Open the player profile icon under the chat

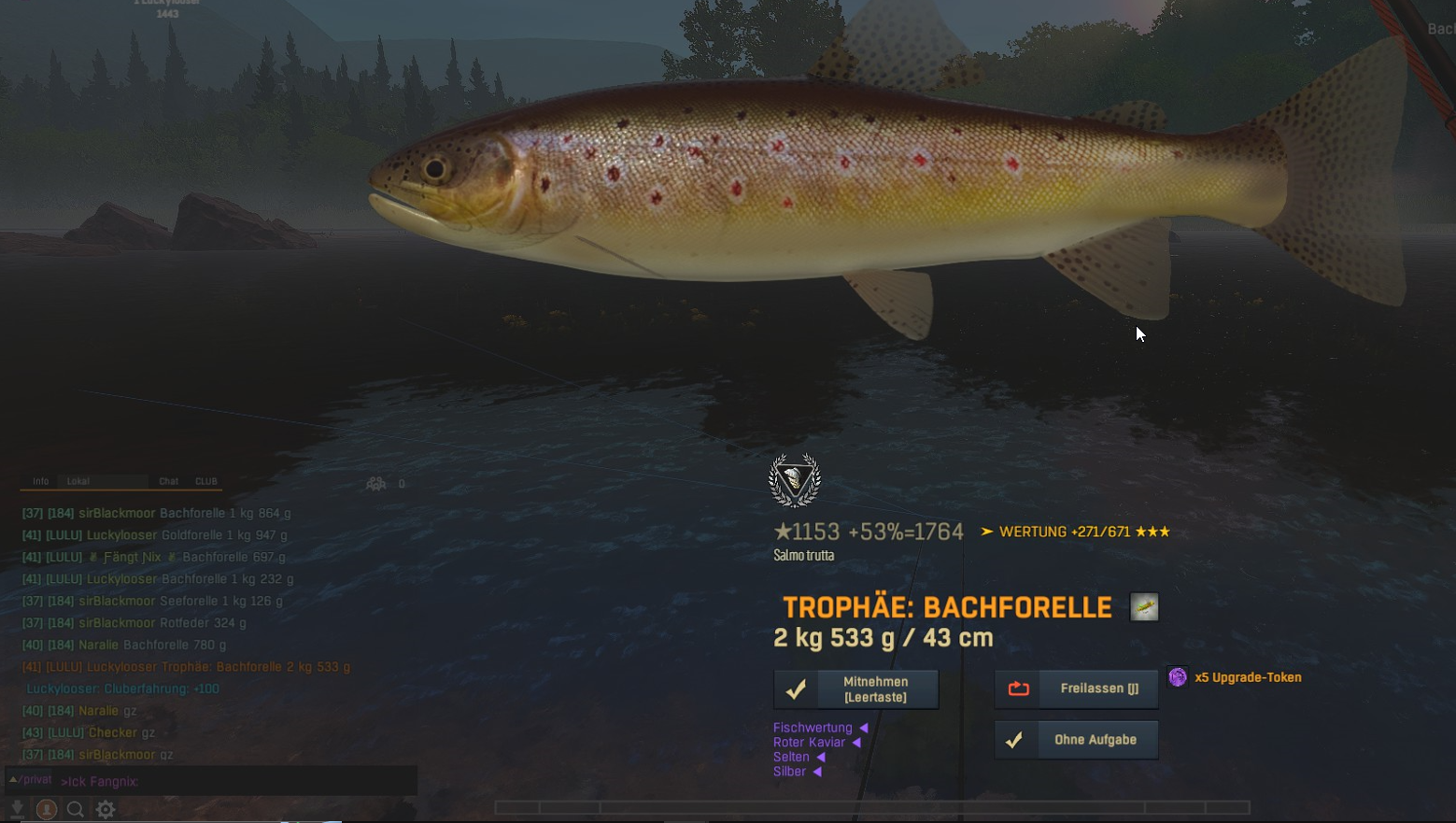pos(46,809)
